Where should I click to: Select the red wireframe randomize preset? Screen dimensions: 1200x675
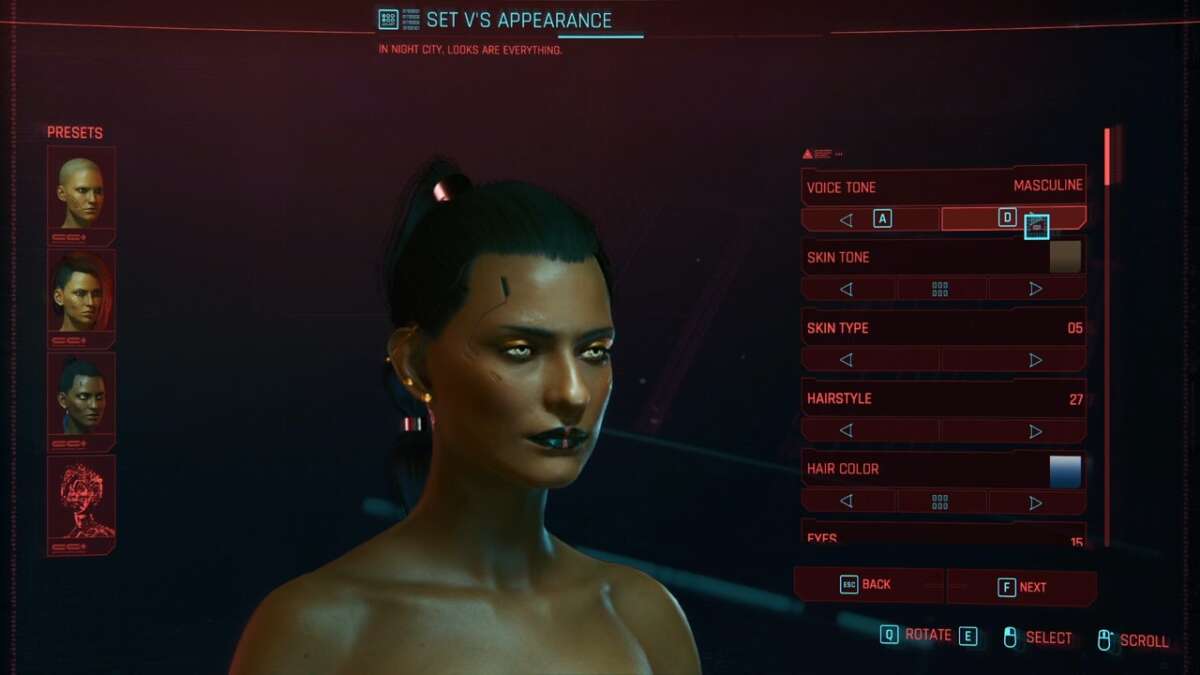pyautogui.click(x=81, y=497)
